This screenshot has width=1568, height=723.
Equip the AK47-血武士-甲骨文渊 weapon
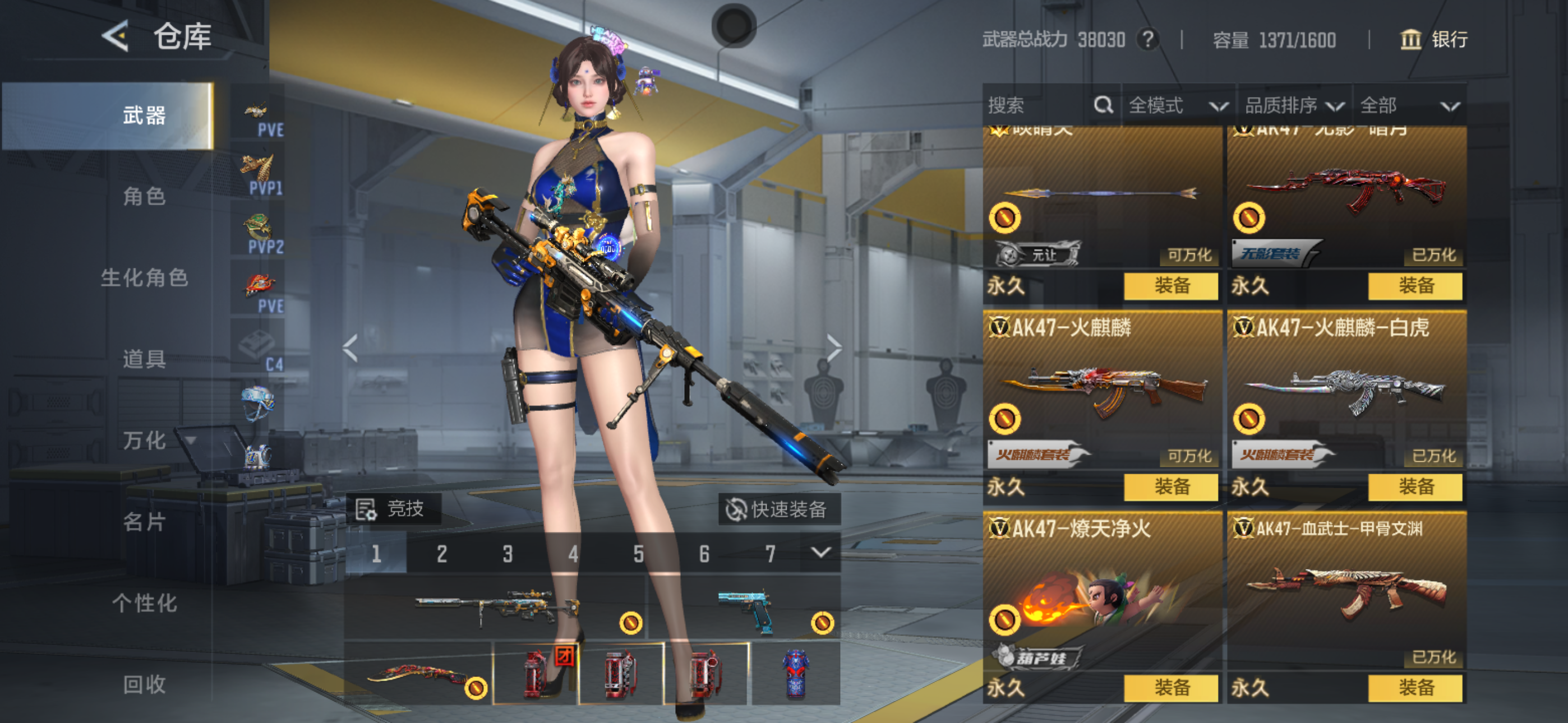click(1414, 688)
